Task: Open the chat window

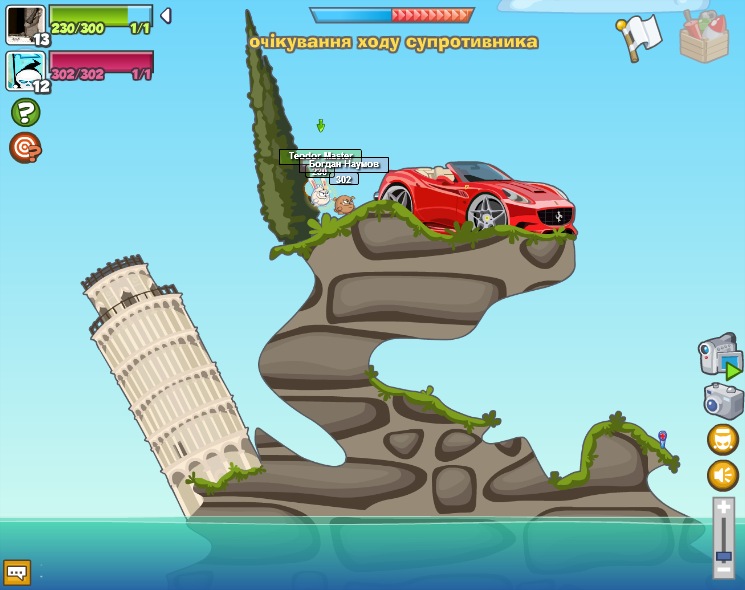Action: pyautogui.click(x=16, y=572)
